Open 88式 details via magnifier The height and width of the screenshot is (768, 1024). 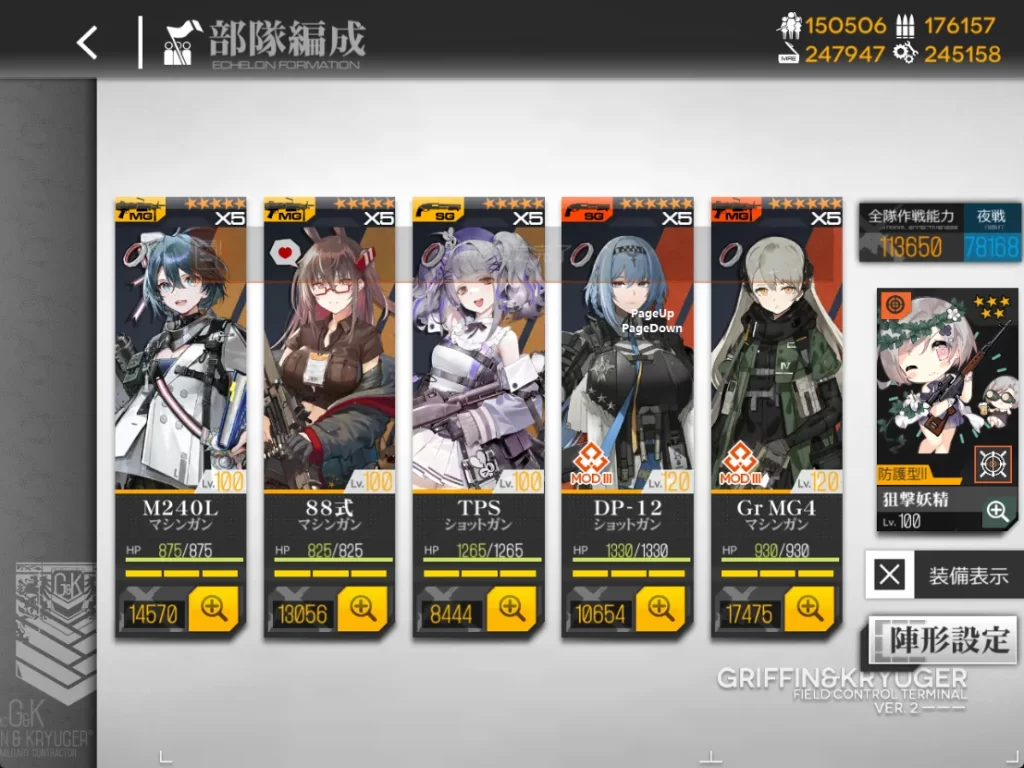[x=362, y=608]
